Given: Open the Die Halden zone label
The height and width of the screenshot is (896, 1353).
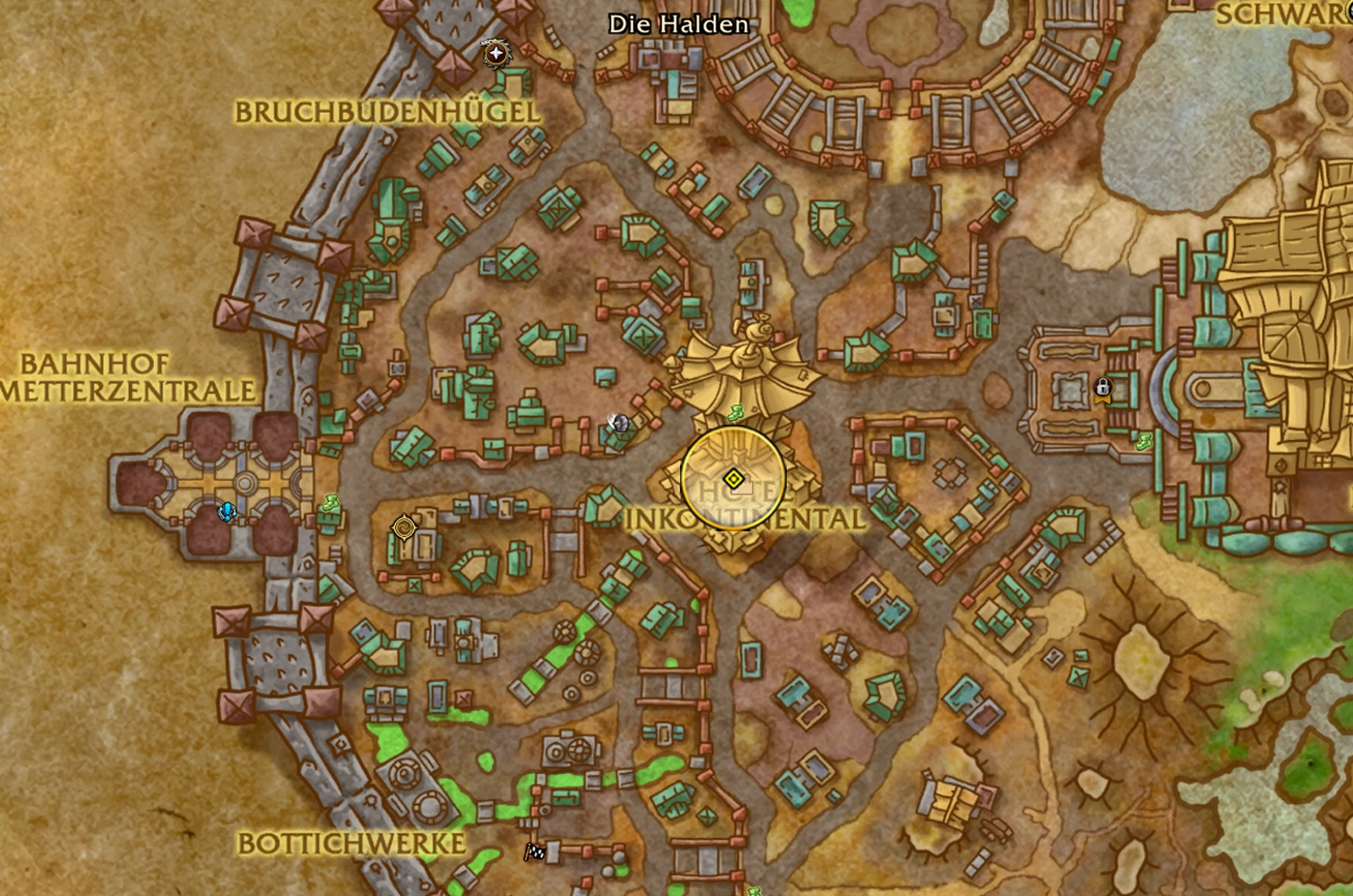Looking at the screenshot, I should (678, 25).
